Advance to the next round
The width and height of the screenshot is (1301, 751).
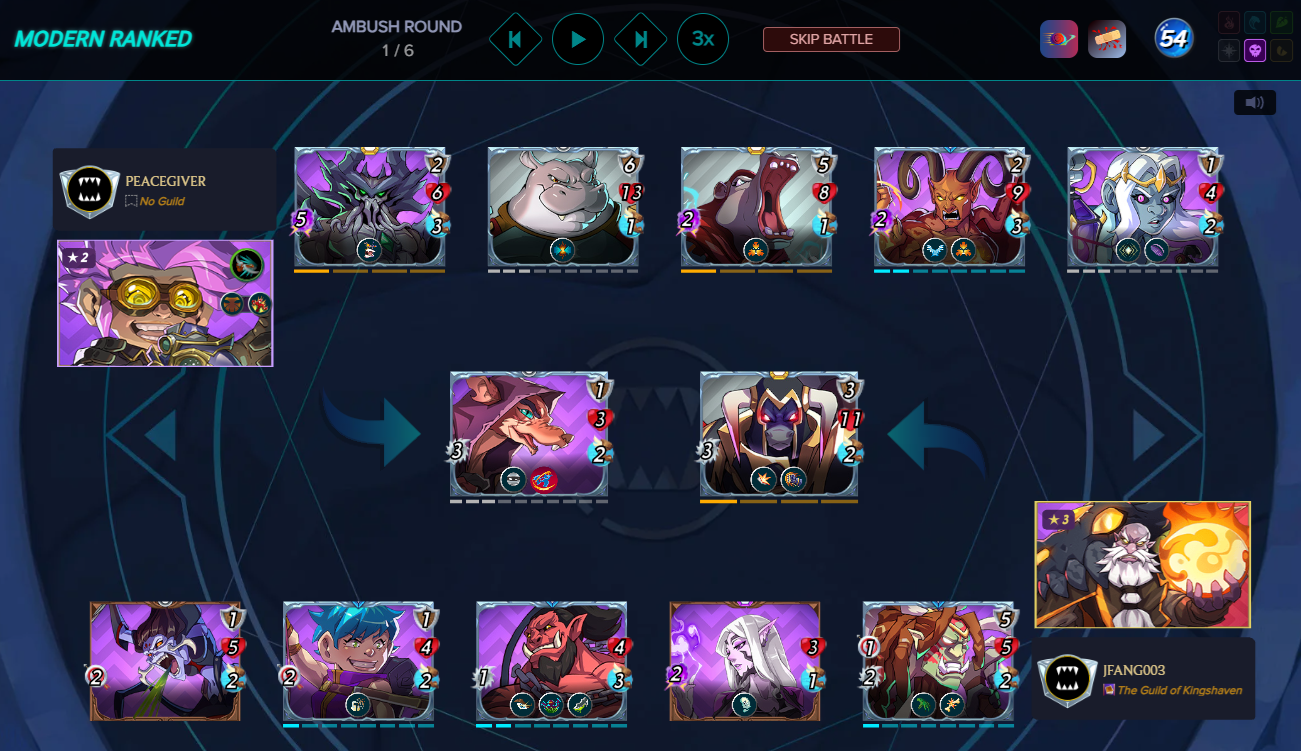click(x=640, y=40)
